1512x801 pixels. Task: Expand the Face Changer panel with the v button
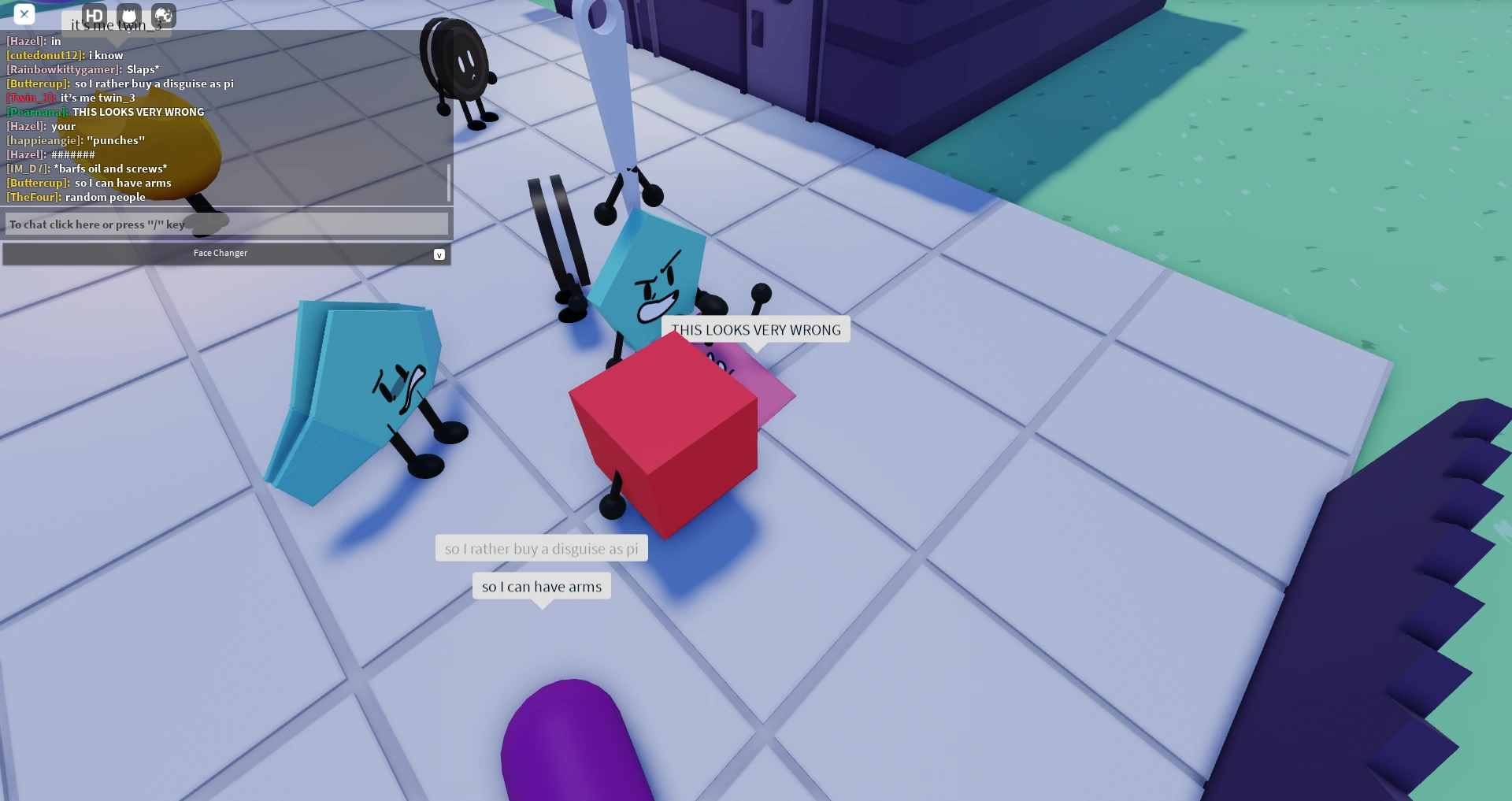pyautogui.click(x=439, y=254)
